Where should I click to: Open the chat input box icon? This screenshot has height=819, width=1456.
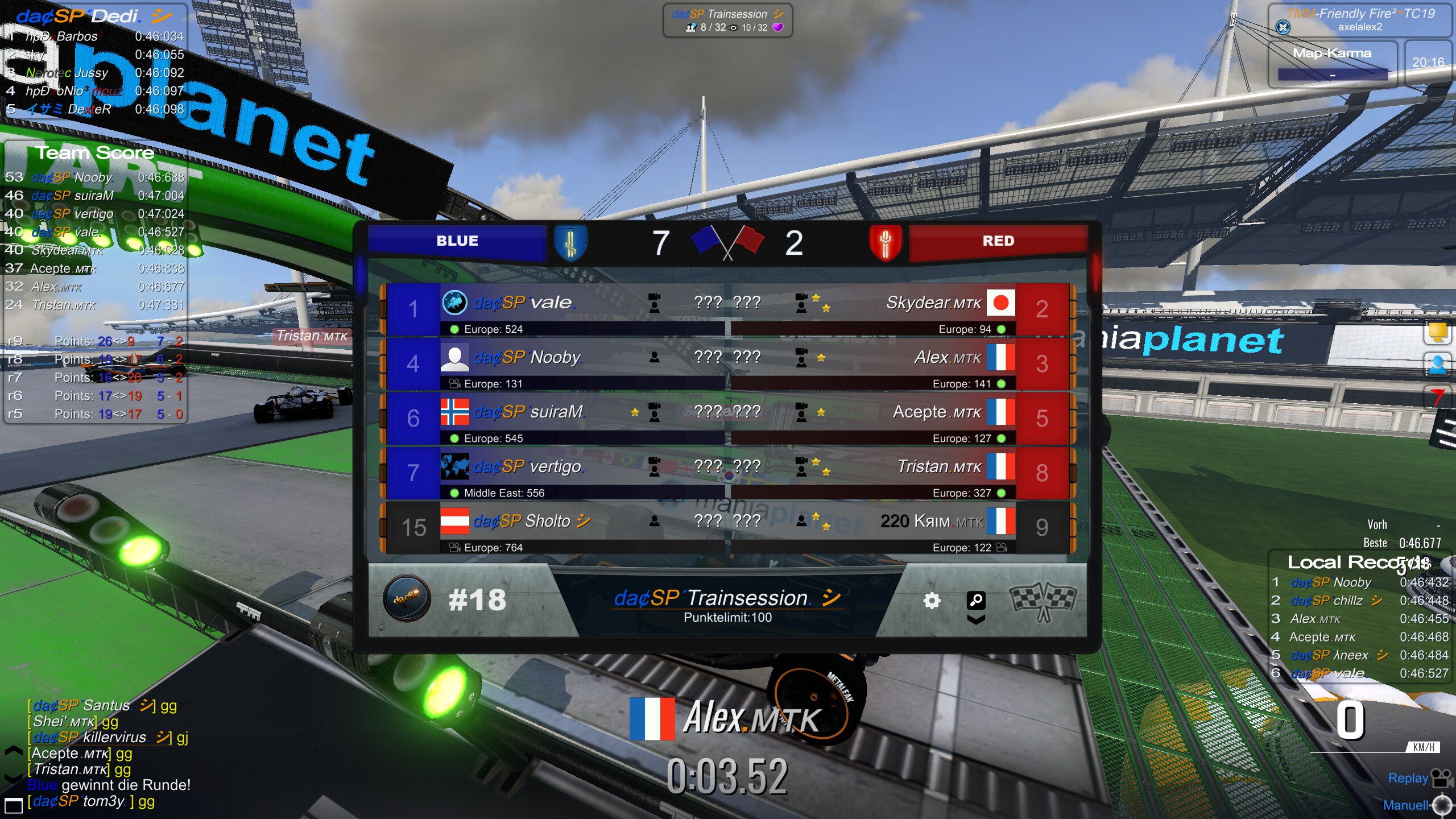click(x=13, y=805)
